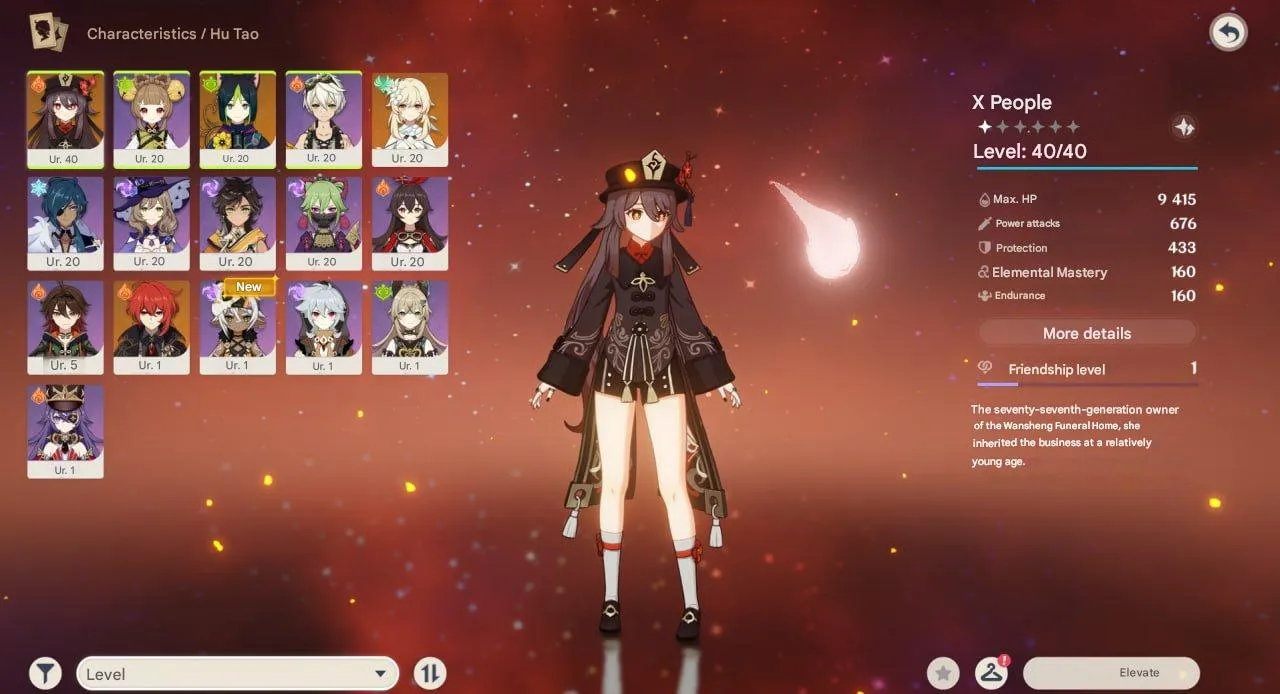Screen dimensions: 1280x694
Task: Open the funnel filter button
Action: point(45,673)
